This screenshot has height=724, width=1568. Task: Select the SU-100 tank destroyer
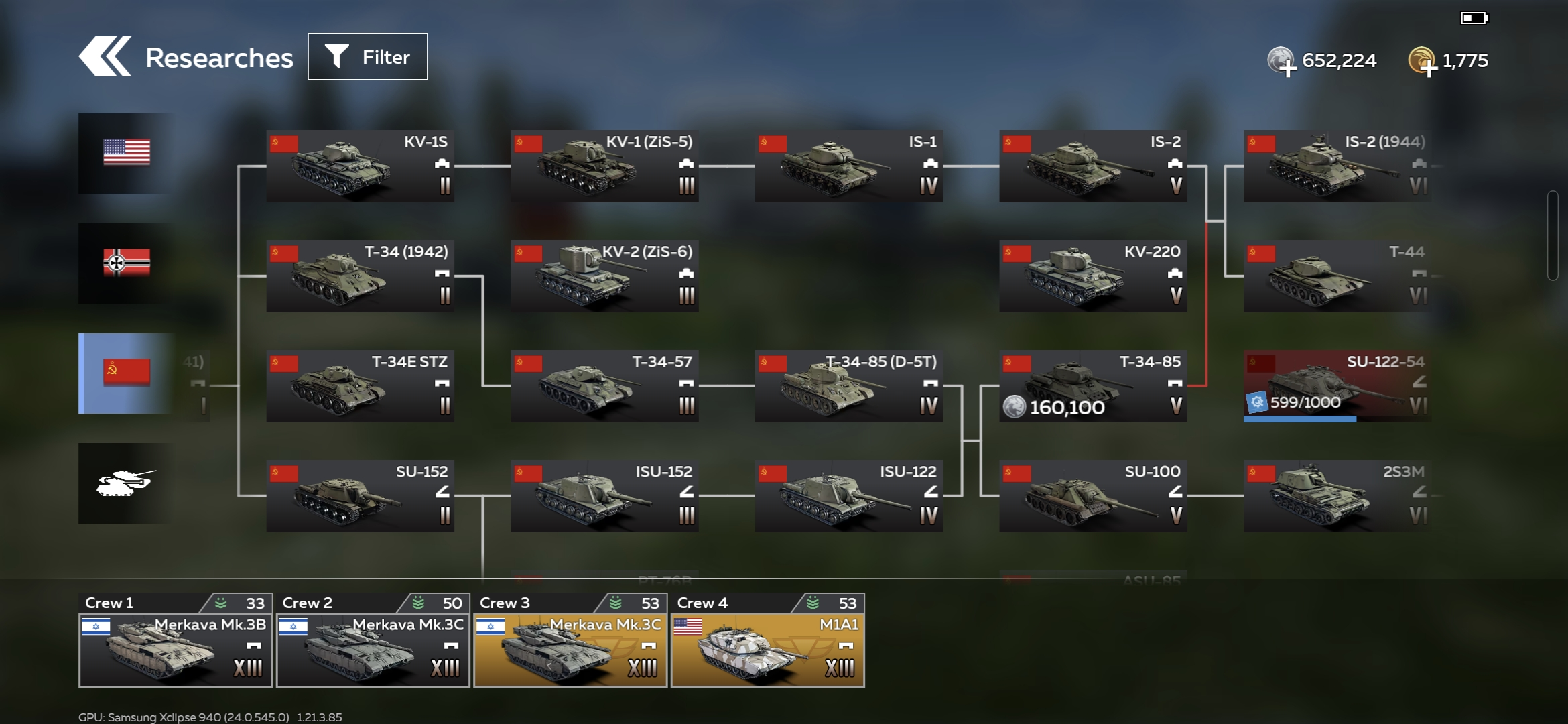pos(1093,495)
